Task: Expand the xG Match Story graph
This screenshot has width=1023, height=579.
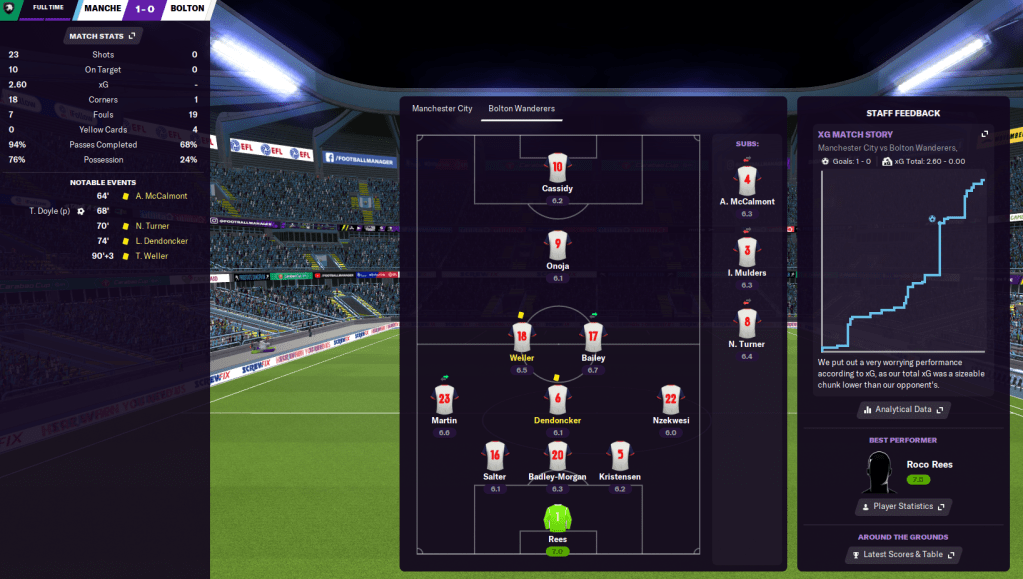Action: point(984,134)
